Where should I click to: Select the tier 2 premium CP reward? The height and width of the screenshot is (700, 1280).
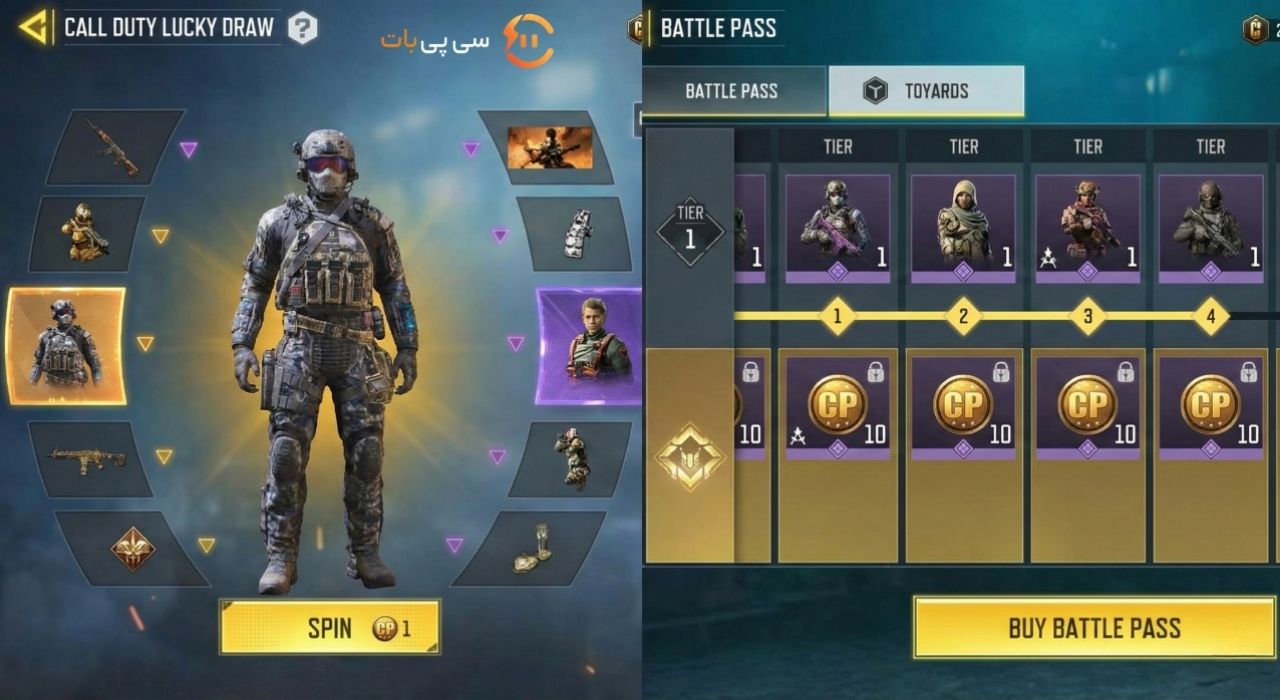tap(963, 405)
